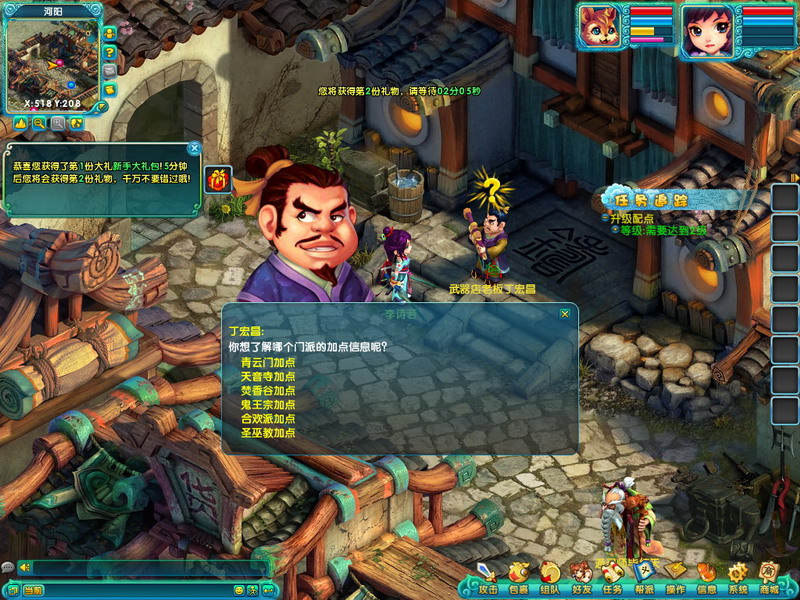This screenshot has width=800, height=600.
Task: Choose the 青云门加点 dialogue option
Action: 268,362
